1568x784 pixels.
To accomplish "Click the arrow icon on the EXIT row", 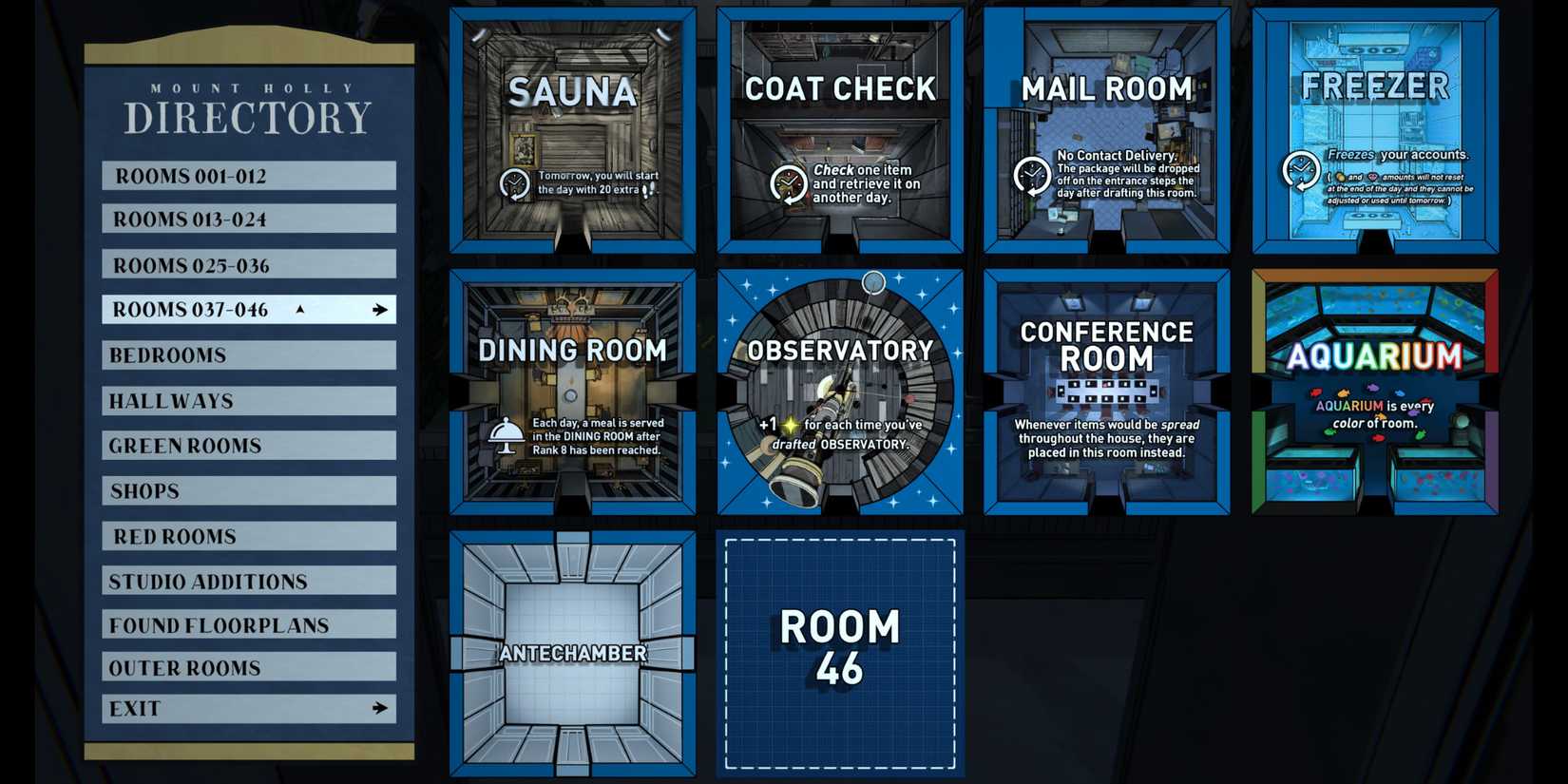I will pos(380,707).
